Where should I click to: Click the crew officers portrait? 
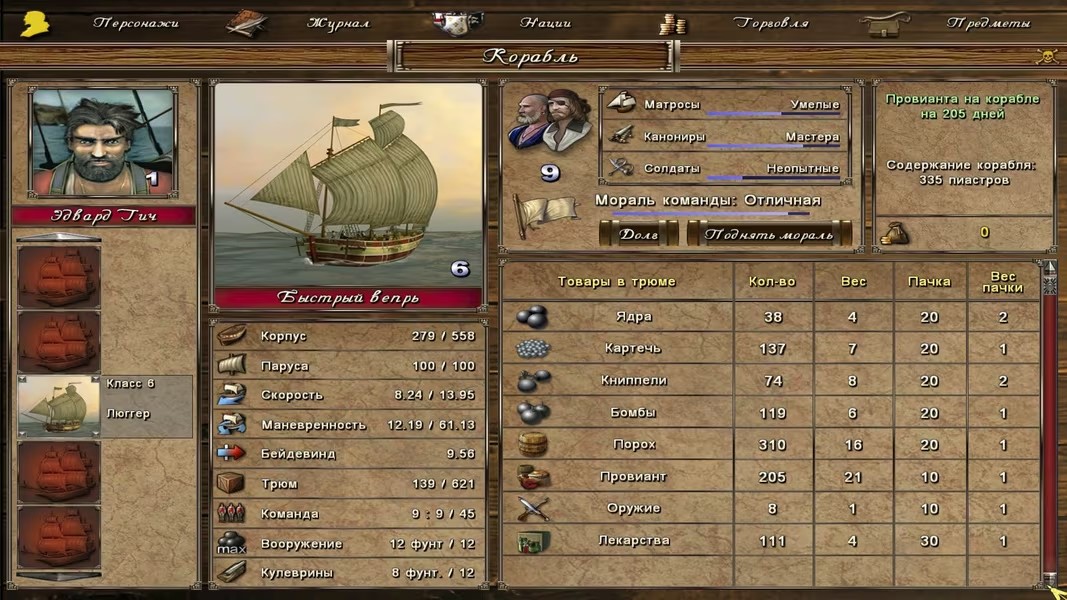(x=549, y=122)
